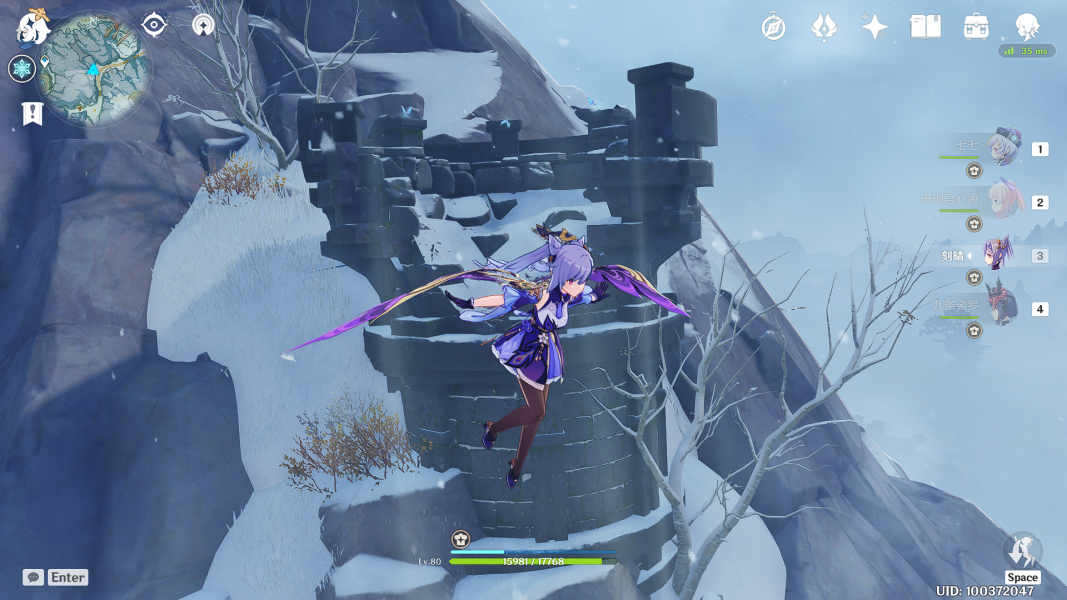Tap the glider wings action button
The width and height of the screenshot is (1067, 600).
click(1022, 551)
